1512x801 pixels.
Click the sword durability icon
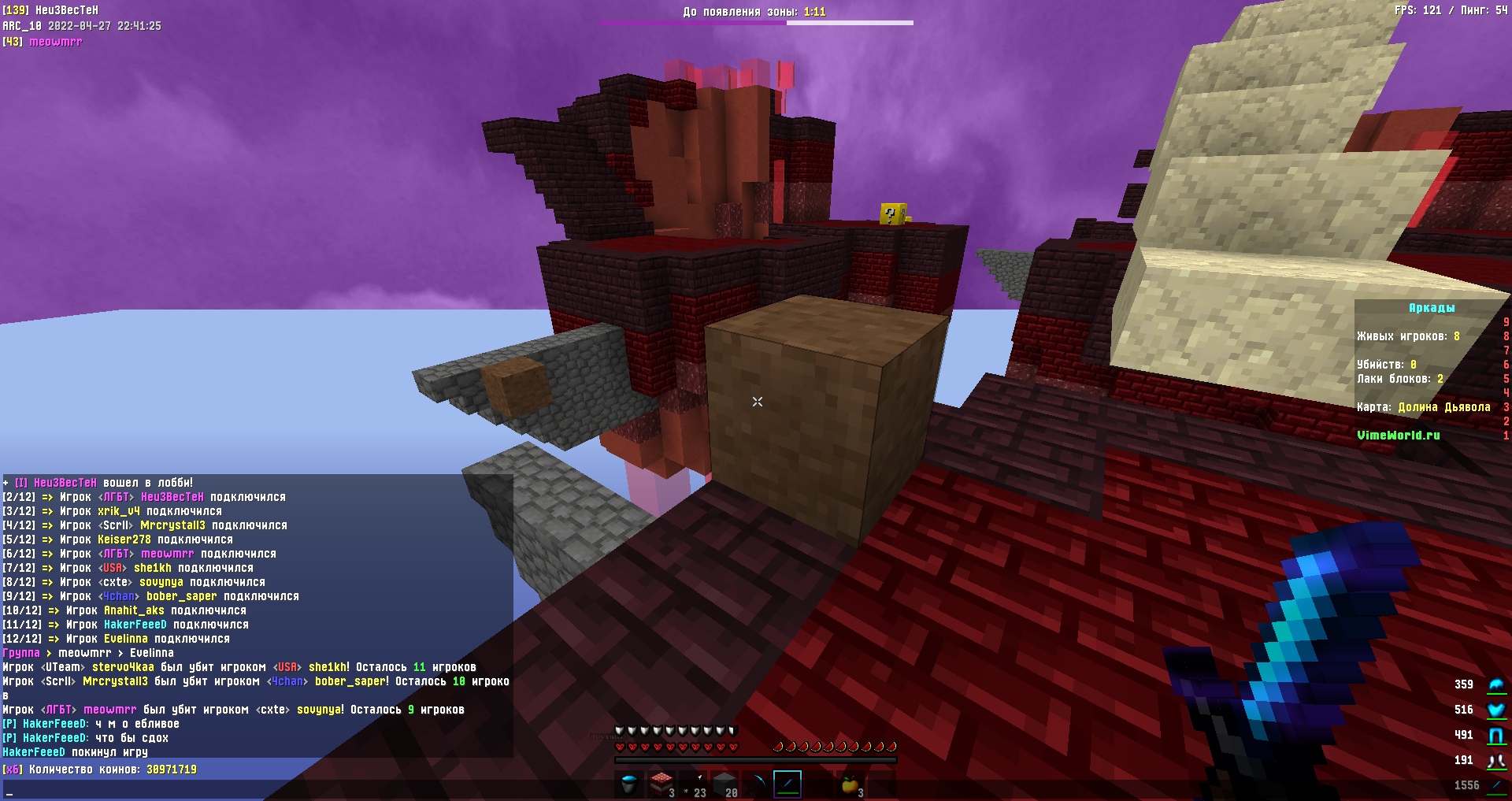tap(1495, 786)
